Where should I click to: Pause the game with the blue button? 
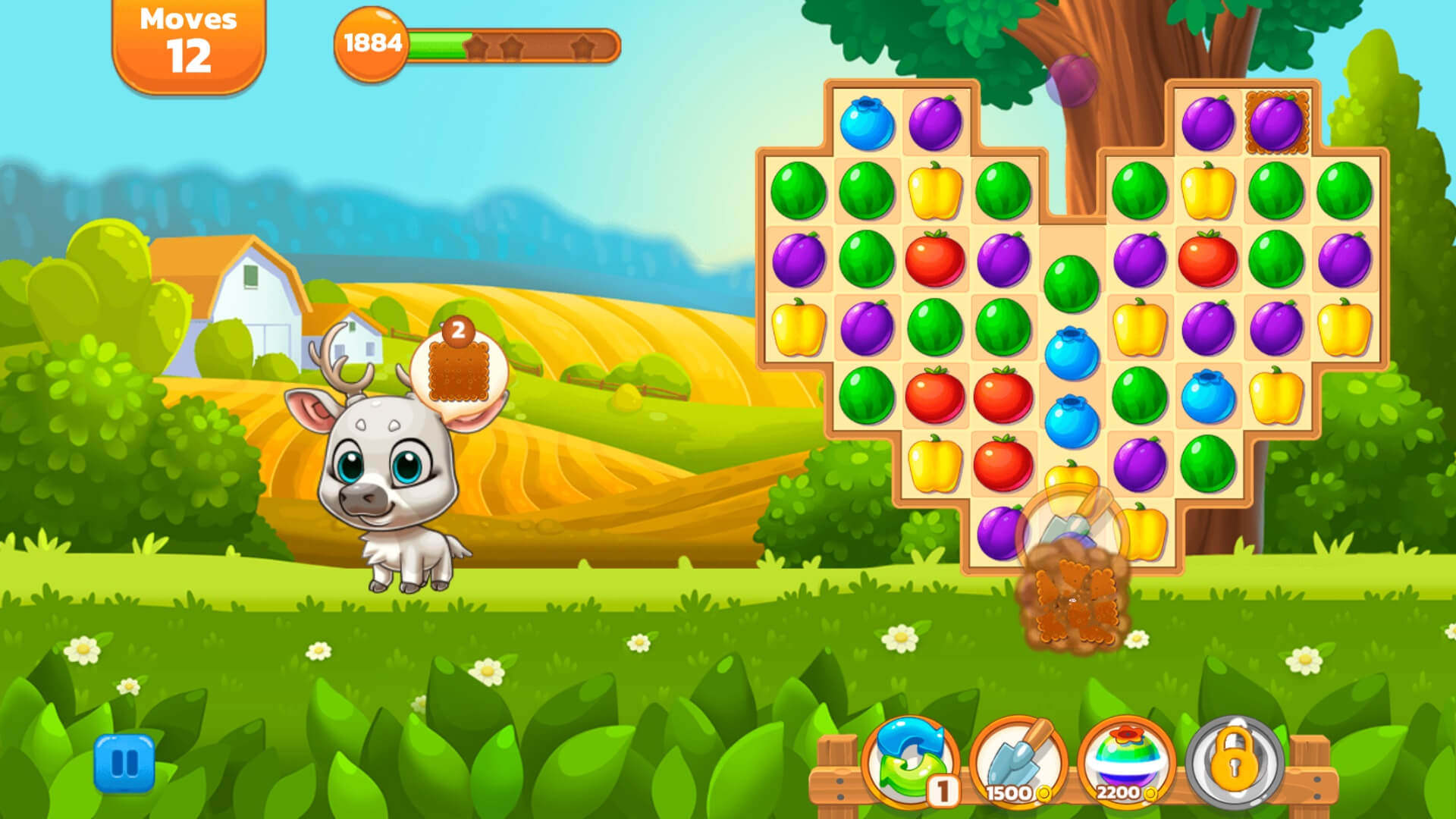pyautogui.click(x=124, y=763)
